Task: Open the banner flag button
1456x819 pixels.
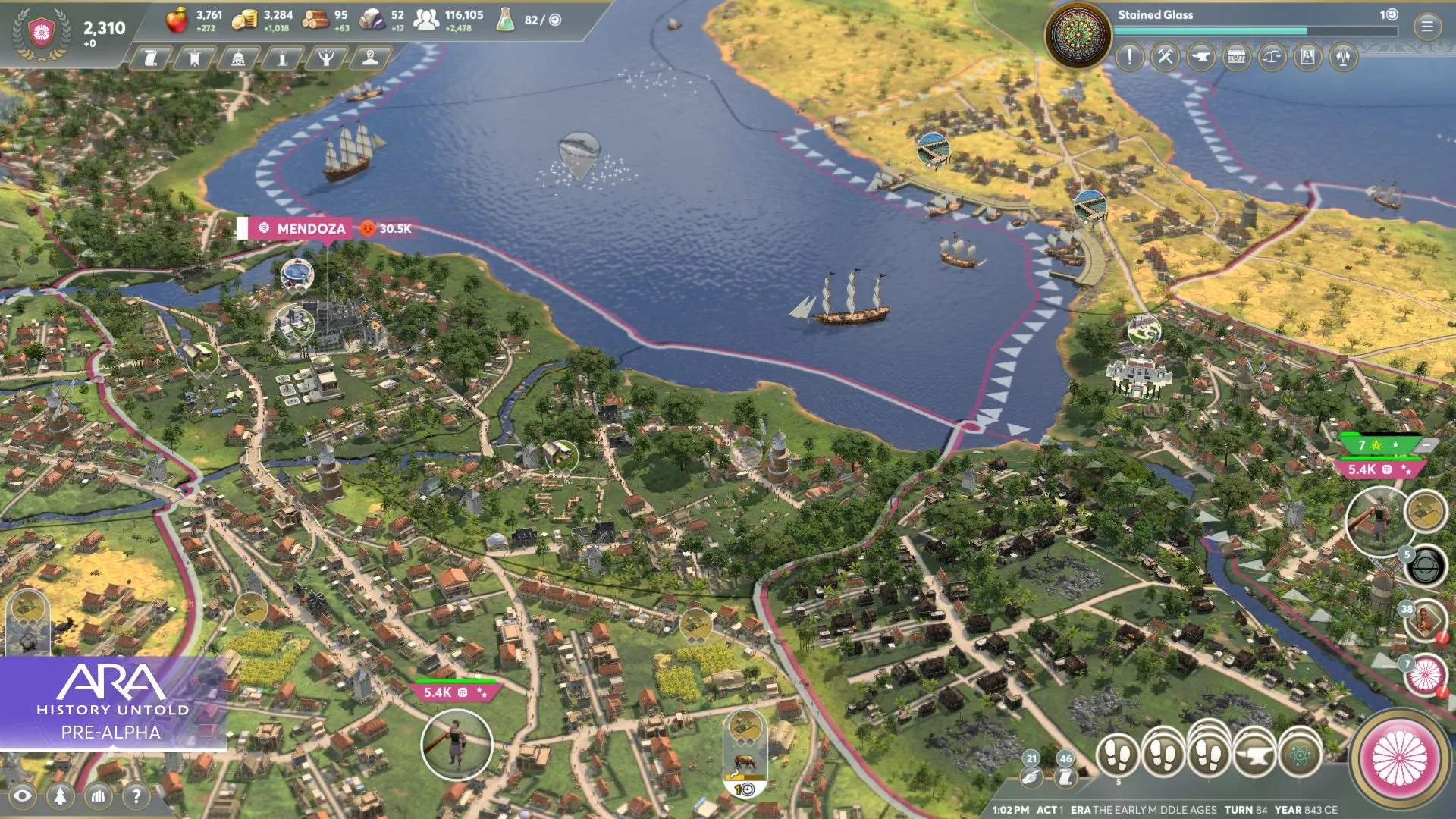Action: (194, 58)
